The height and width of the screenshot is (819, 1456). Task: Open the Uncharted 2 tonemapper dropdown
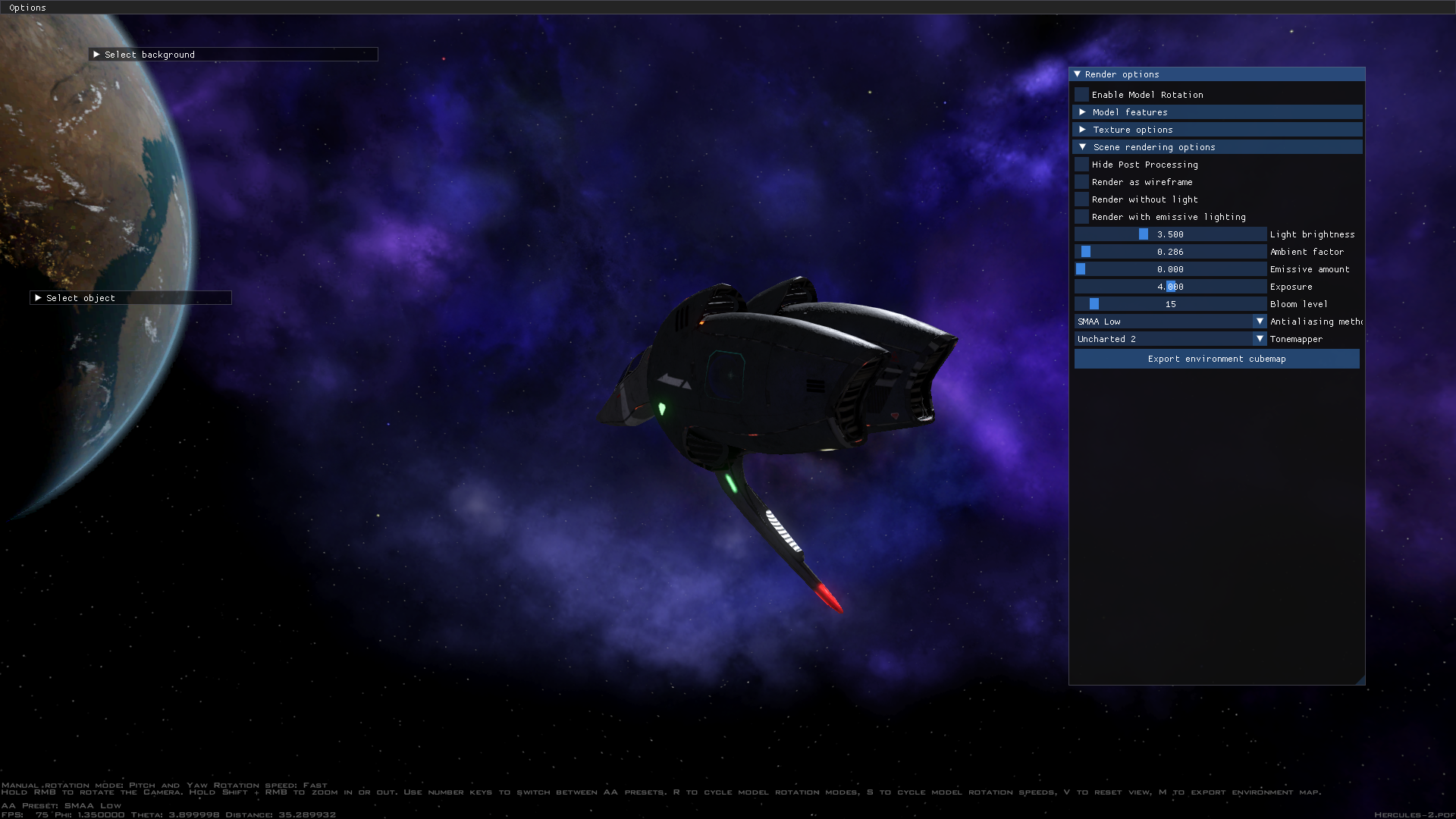pos(1260,338)
